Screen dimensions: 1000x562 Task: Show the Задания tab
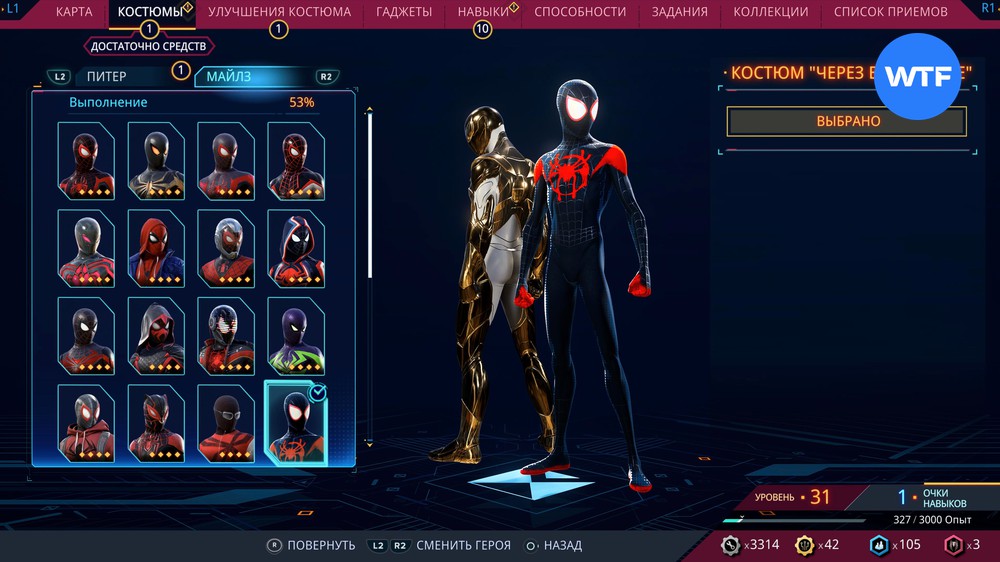click(x=679, y=12)
